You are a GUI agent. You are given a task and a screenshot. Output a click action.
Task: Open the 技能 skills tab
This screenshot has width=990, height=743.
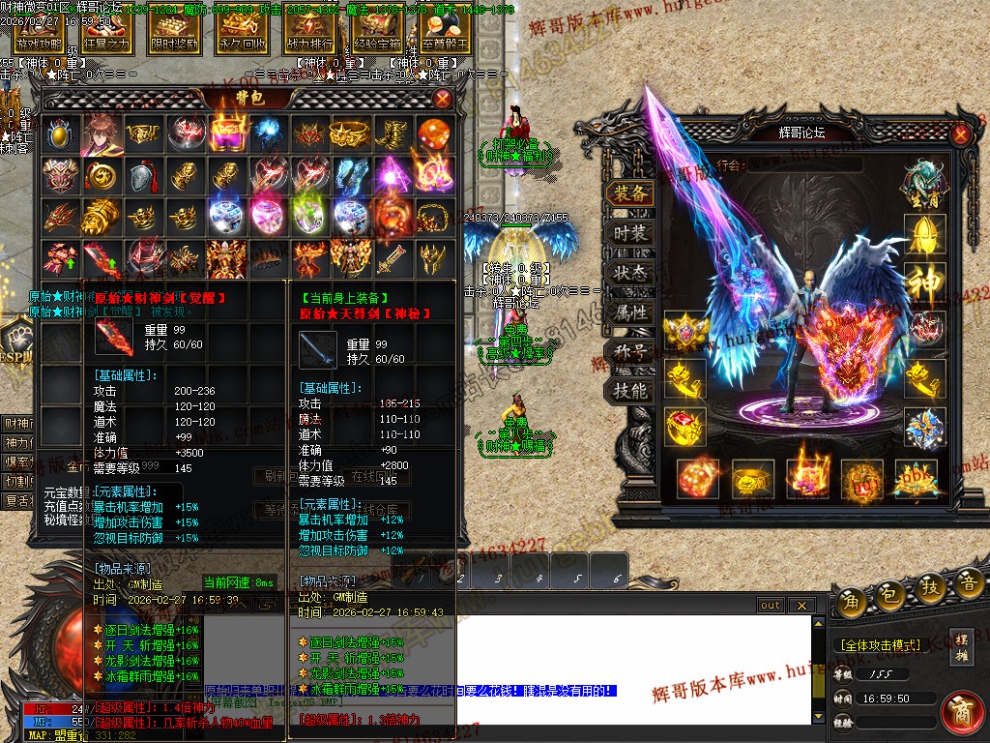(630, 391)
